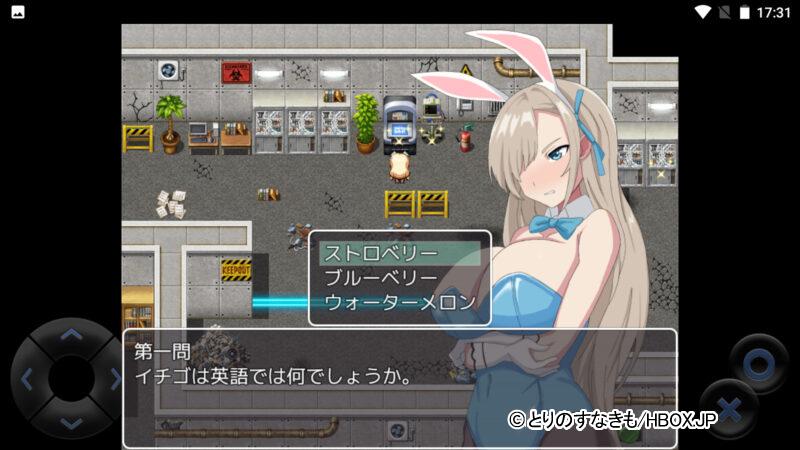Tap the virtual D-pad up arrow
This screenshot has width=800, height=450.
click(70, 336)
